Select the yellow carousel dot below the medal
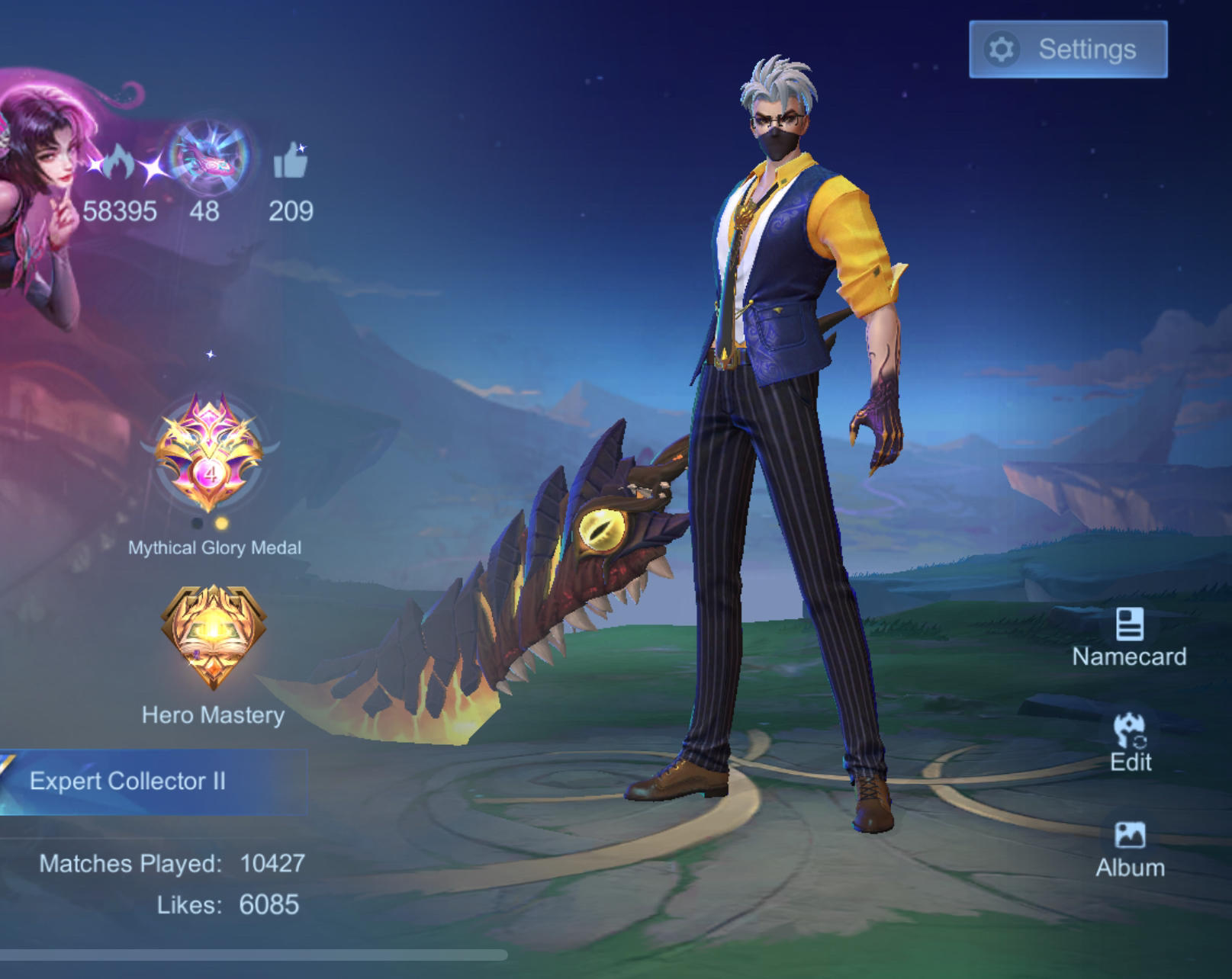This screenshot has width=1232, height=979. (x=221, y=522)
